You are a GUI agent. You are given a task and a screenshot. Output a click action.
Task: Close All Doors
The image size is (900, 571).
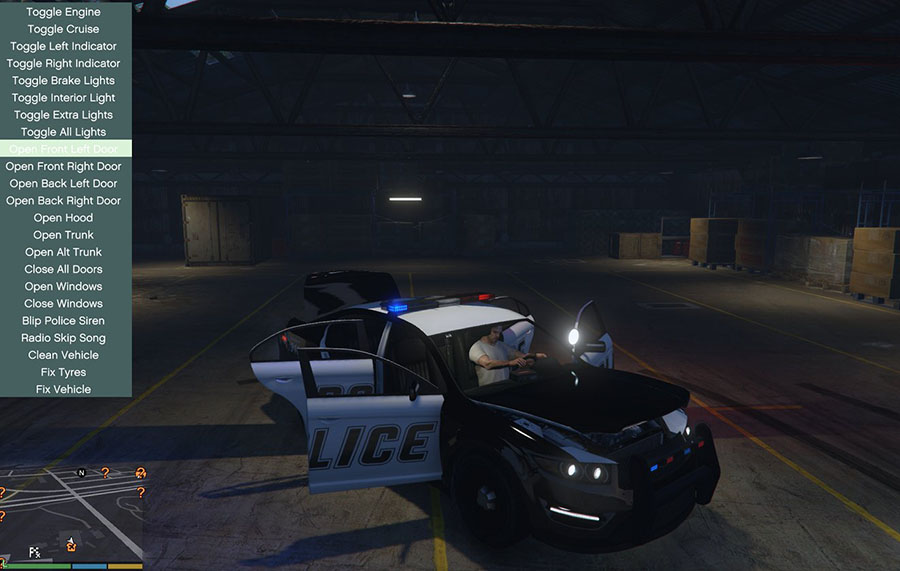(64, 269)
